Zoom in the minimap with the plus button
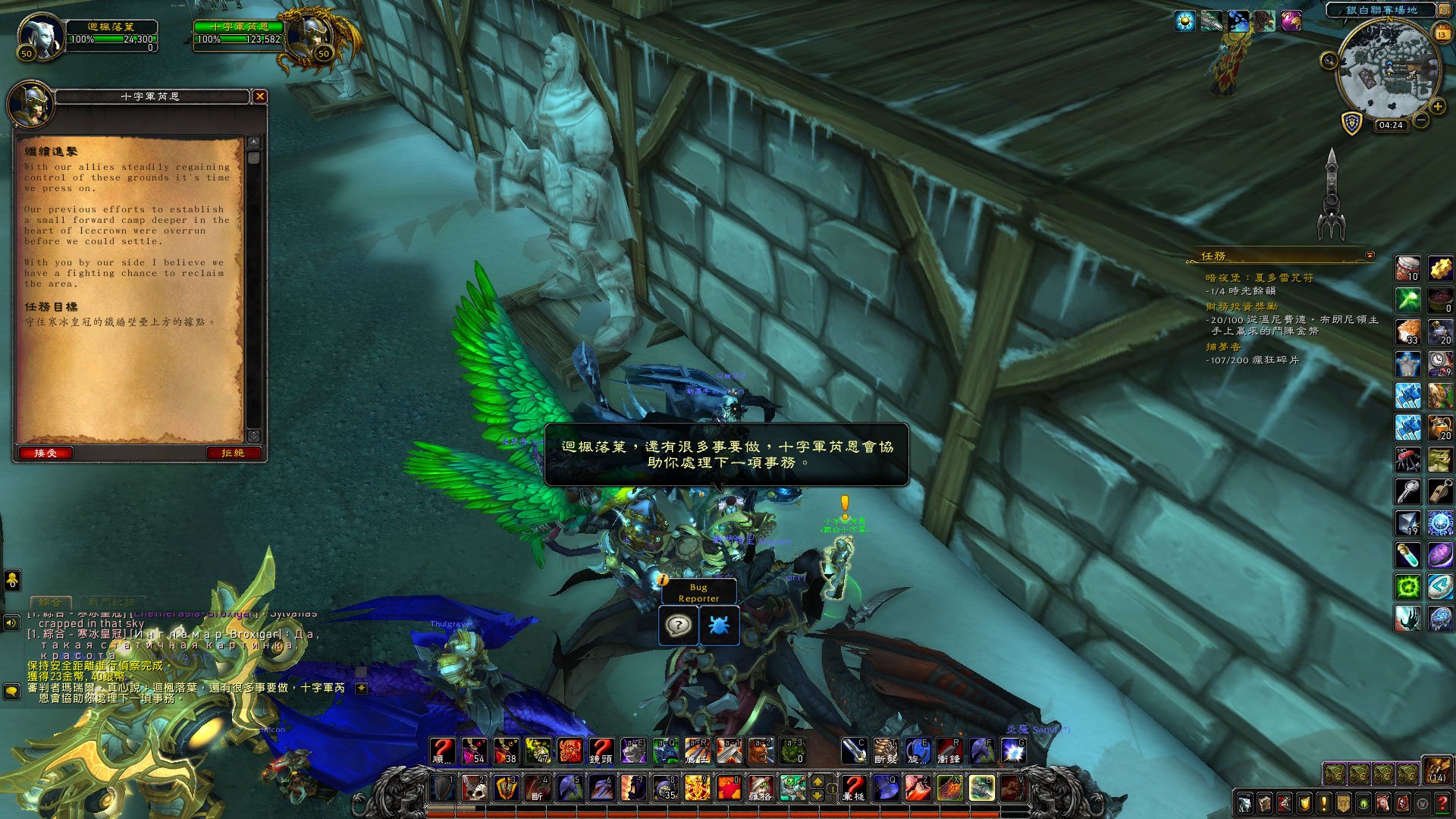The width and height of the screenshot is (1456, 819). coord(1437,107)
